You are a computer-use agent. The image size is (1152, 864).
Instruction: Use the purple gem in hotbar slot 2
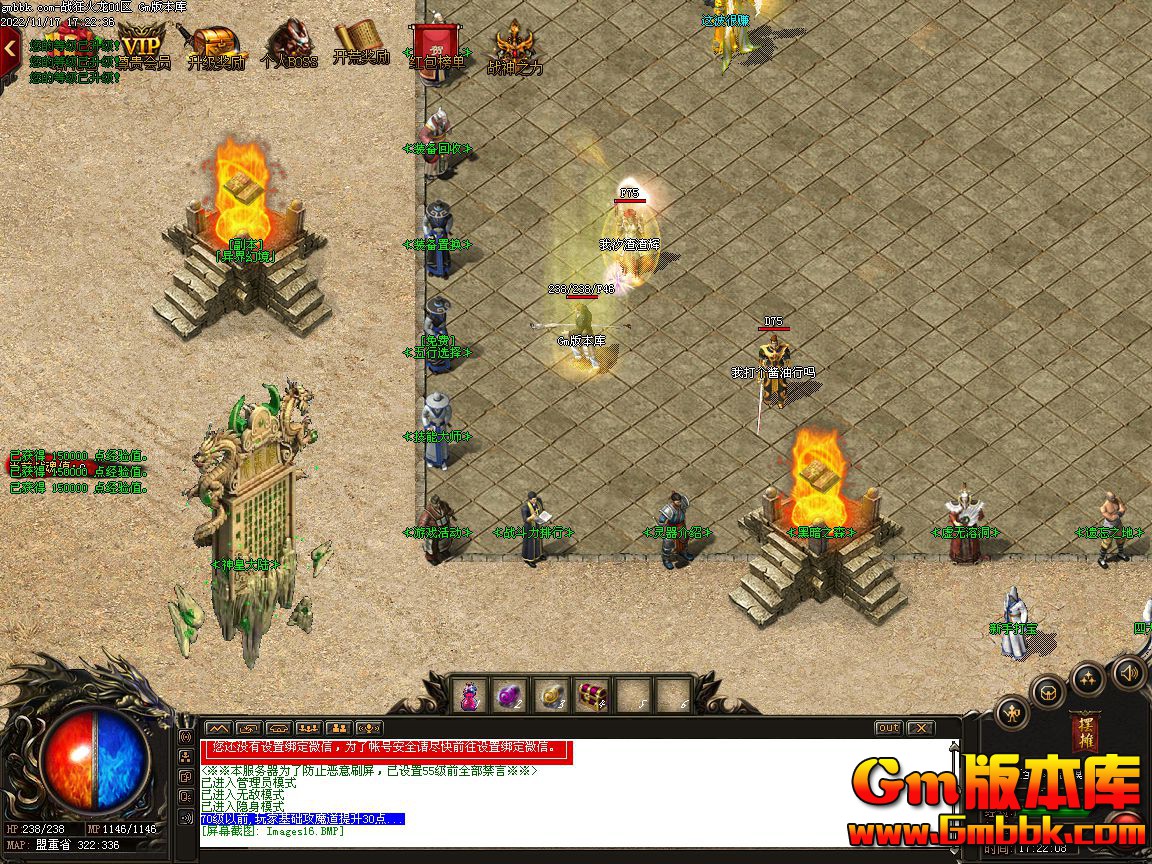click(510, 695)
